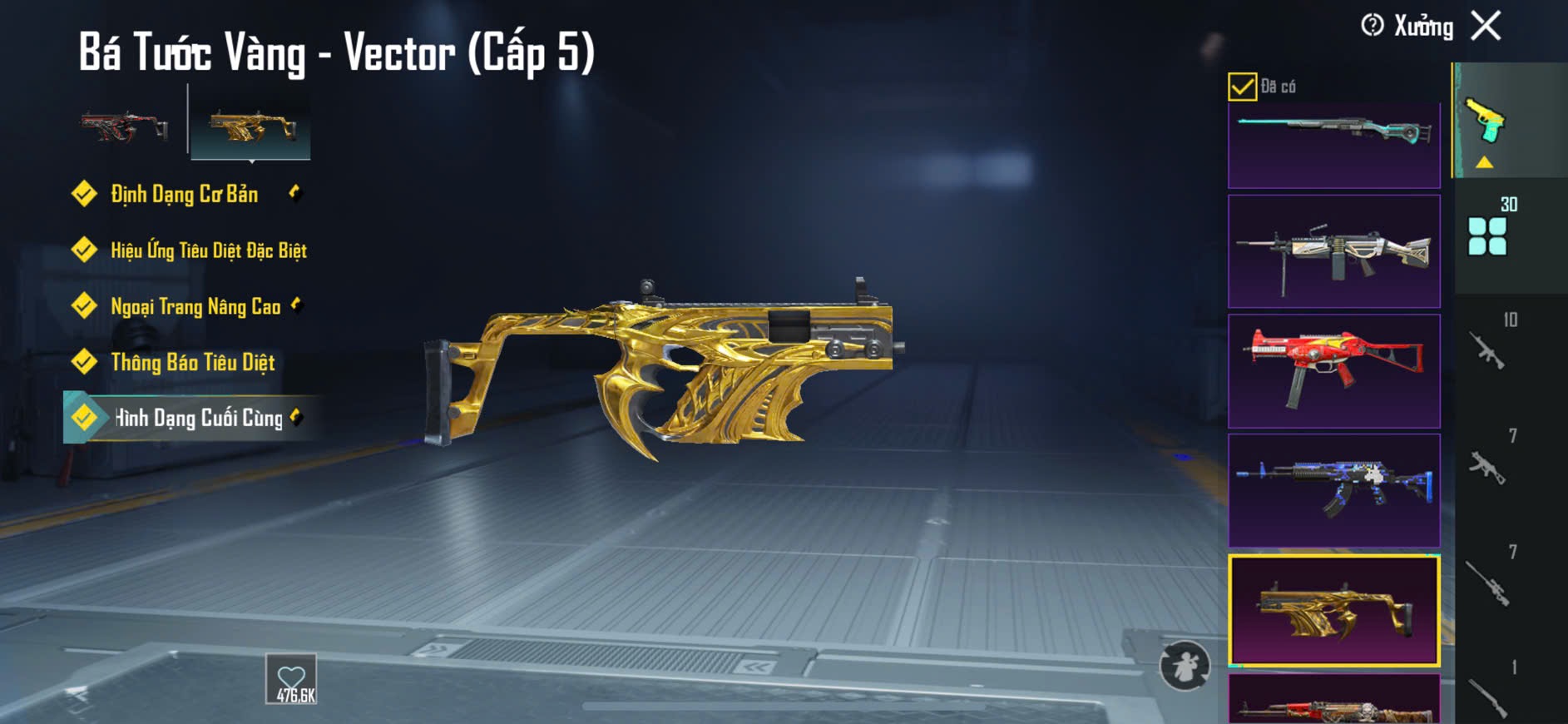Select Ngoại Trang Nâng Cao level
The height and width of the screenshot is (724, 1568).
(195, 306)
